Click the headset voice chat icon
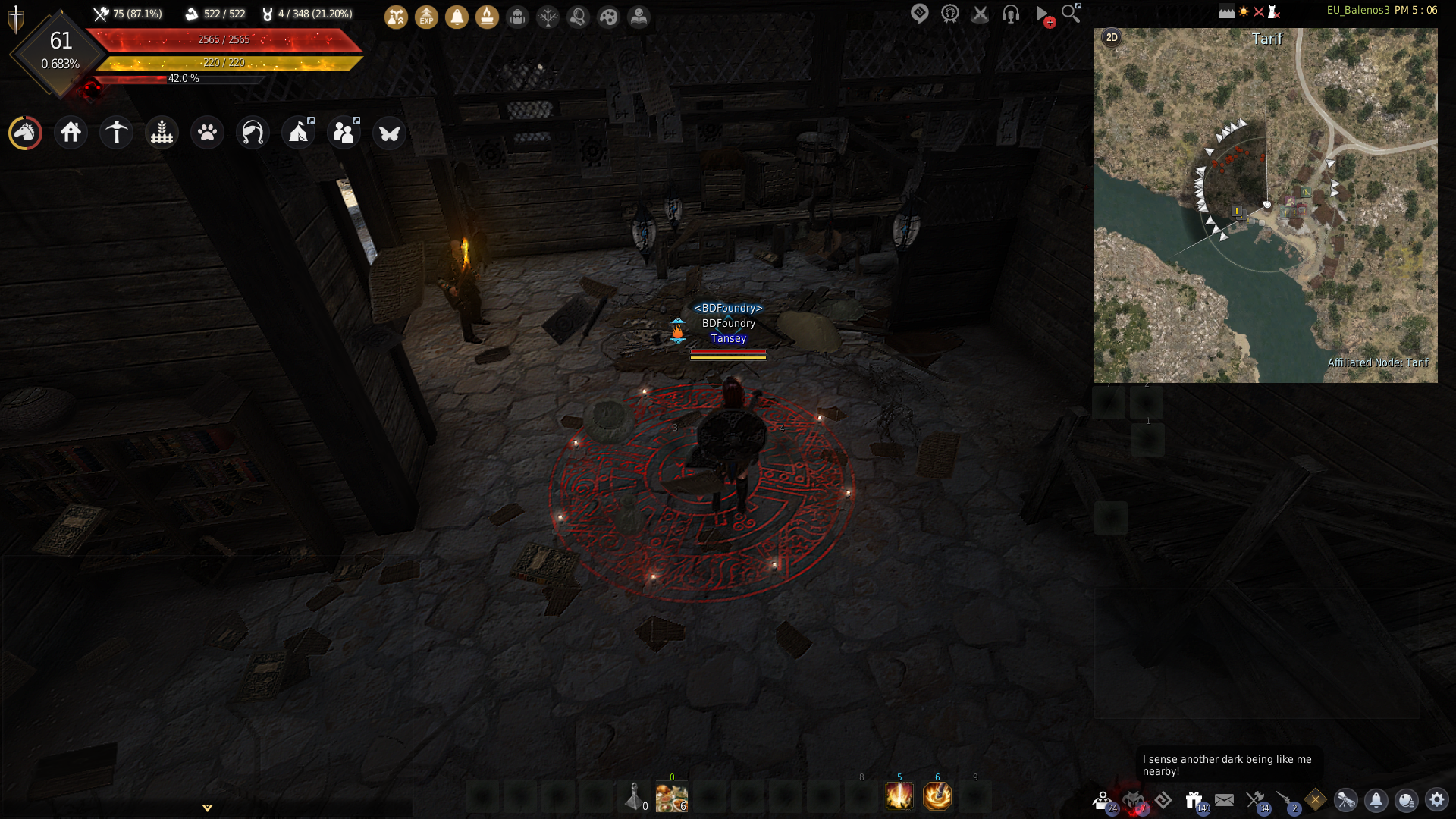The height and width of the screenshot is (819, 1456). 1010,14
